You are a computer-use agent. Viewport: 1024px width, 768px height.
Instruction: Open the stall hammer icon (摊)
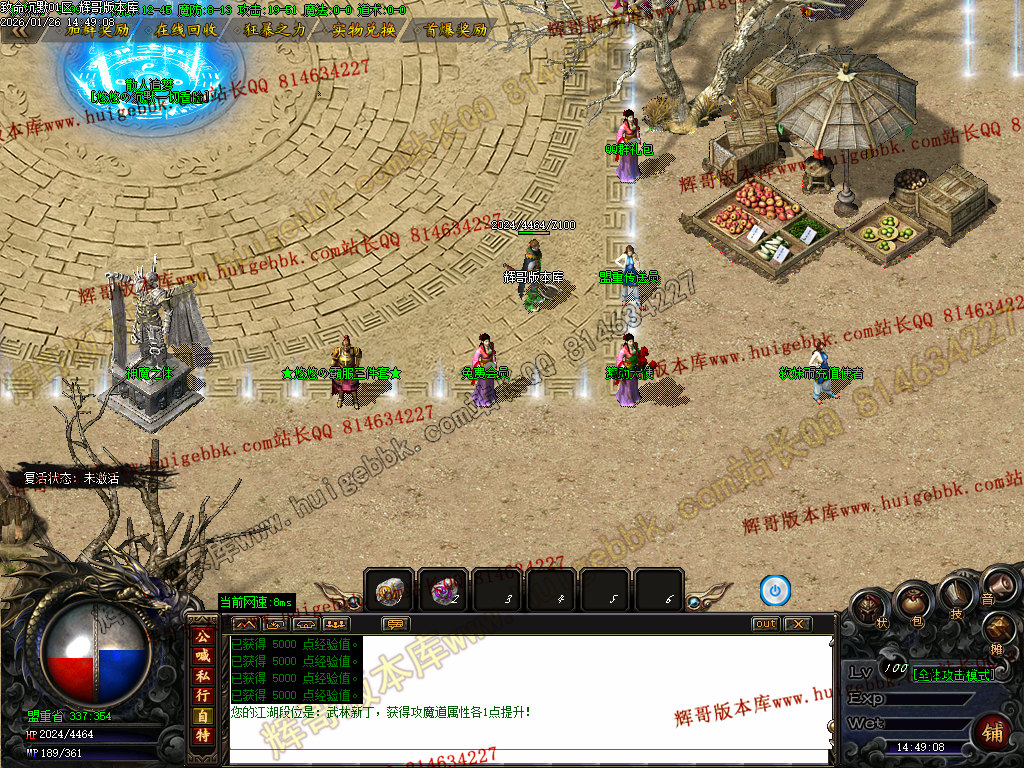point(997,630)
